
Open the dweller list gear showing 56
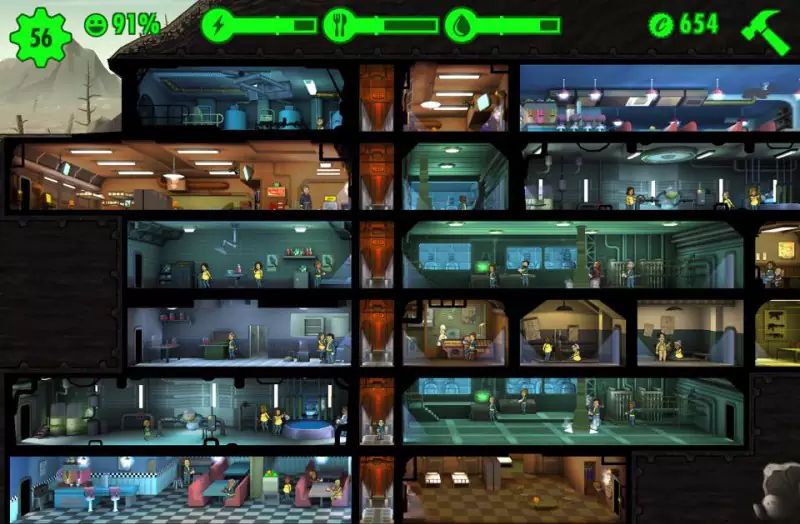pos(41,37)
